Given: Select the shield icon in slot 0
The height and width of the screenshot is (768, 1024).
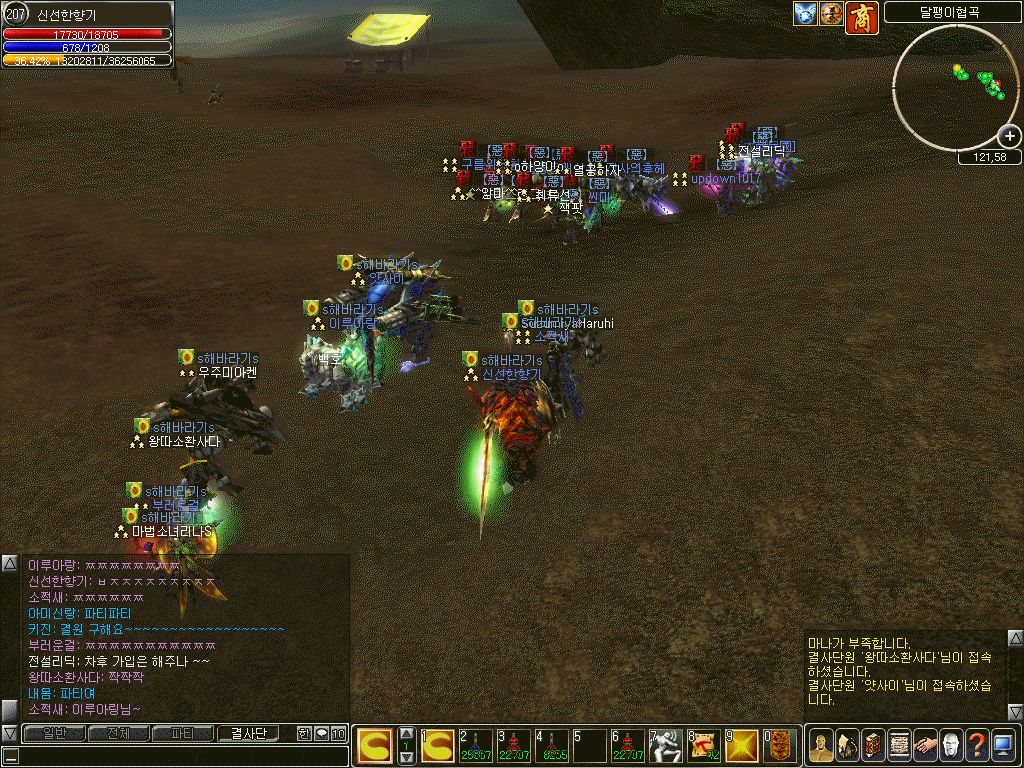Looking at the screenshot, I should 781,745.
